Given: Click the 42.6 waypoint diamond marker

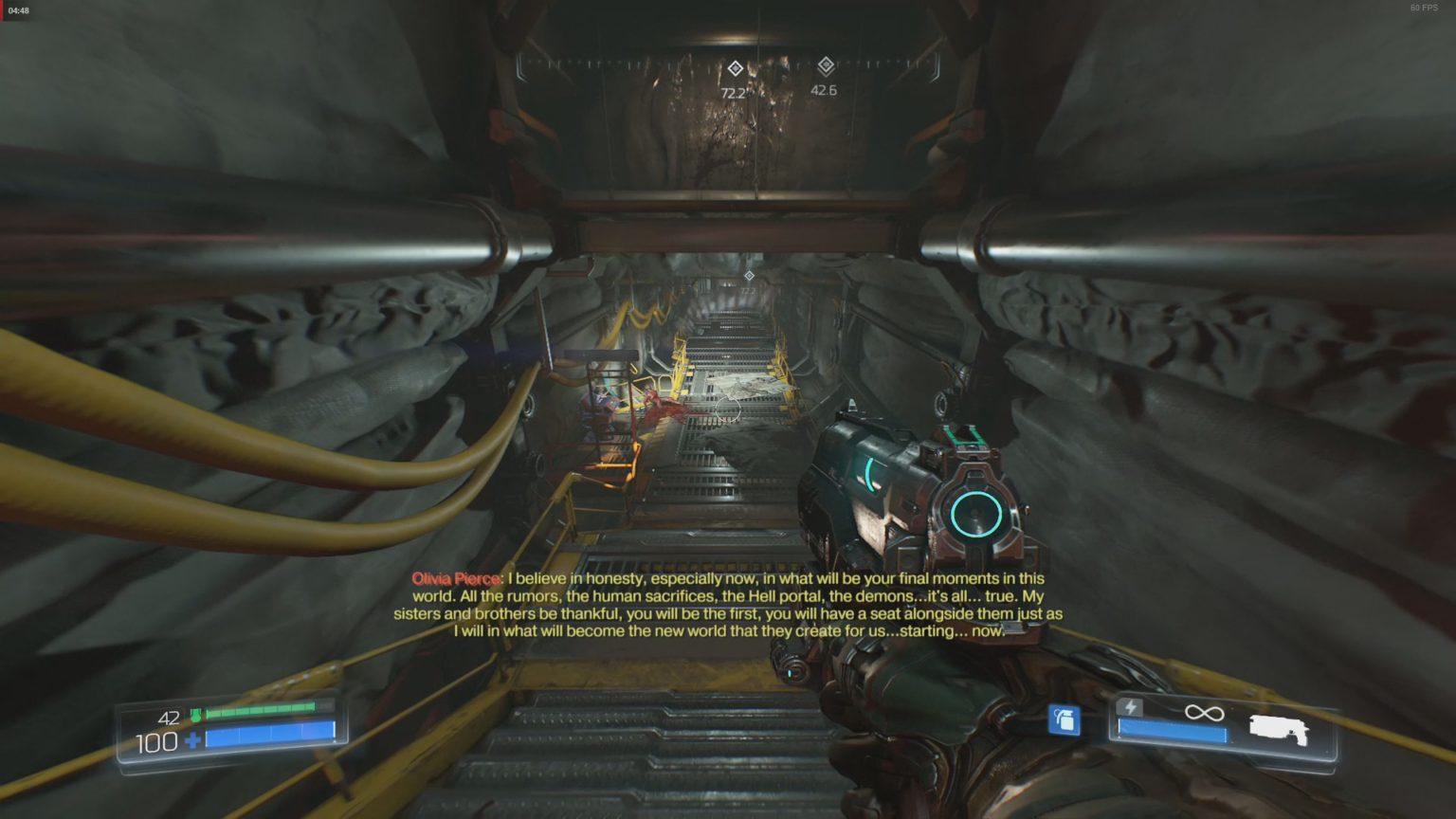Looking at the screenshot, I should [x=828, y=66].
